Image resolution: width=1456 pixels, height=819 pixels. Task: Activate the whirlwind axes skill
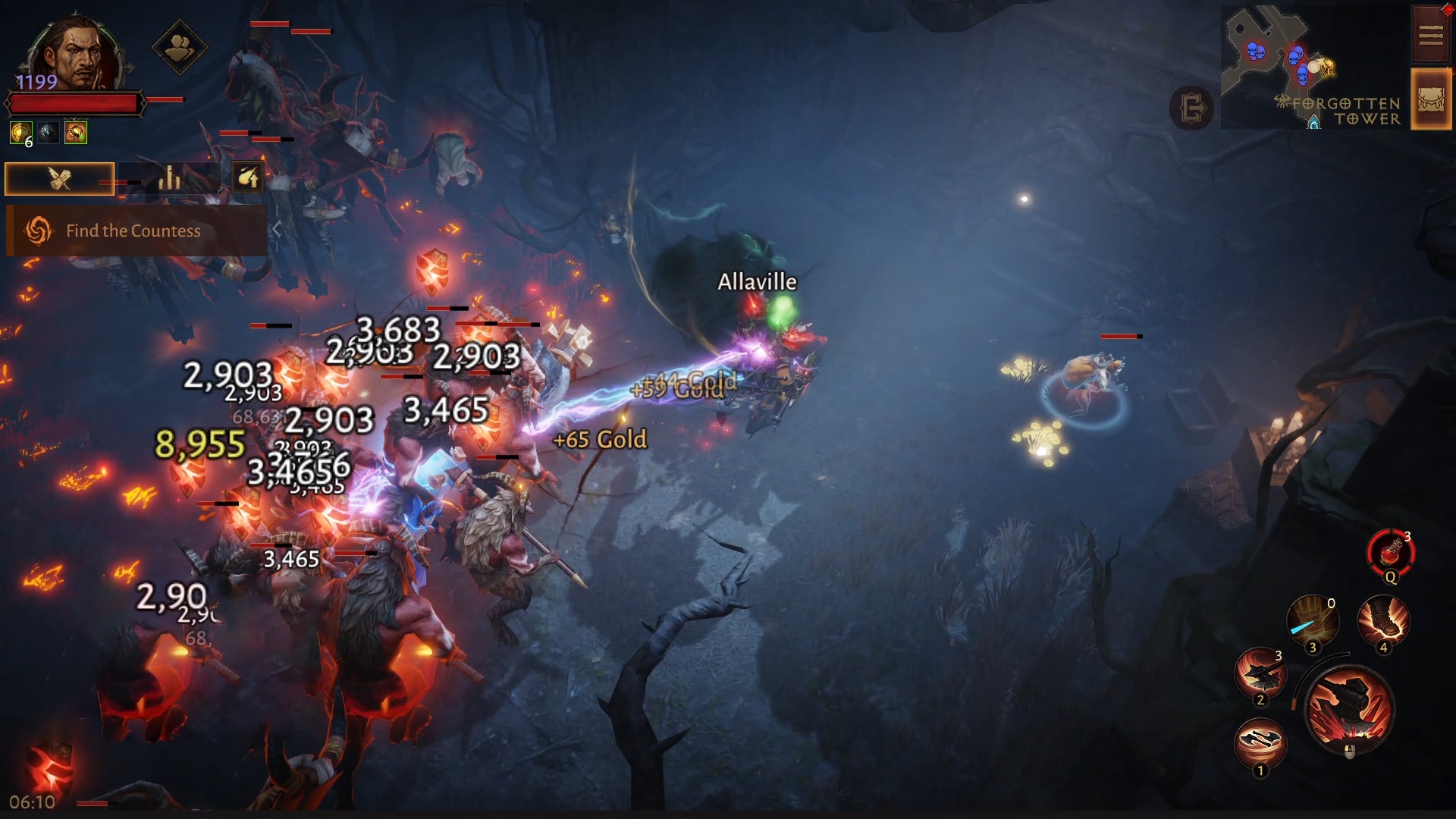click(1260, 743)
